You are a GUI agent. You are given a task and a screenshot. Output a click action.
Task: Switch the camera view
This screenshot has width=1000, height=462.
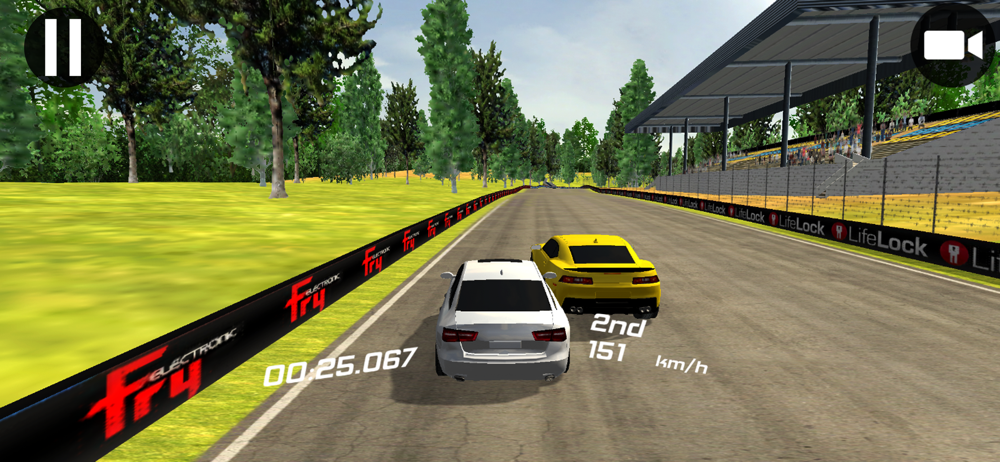[950, 46]
